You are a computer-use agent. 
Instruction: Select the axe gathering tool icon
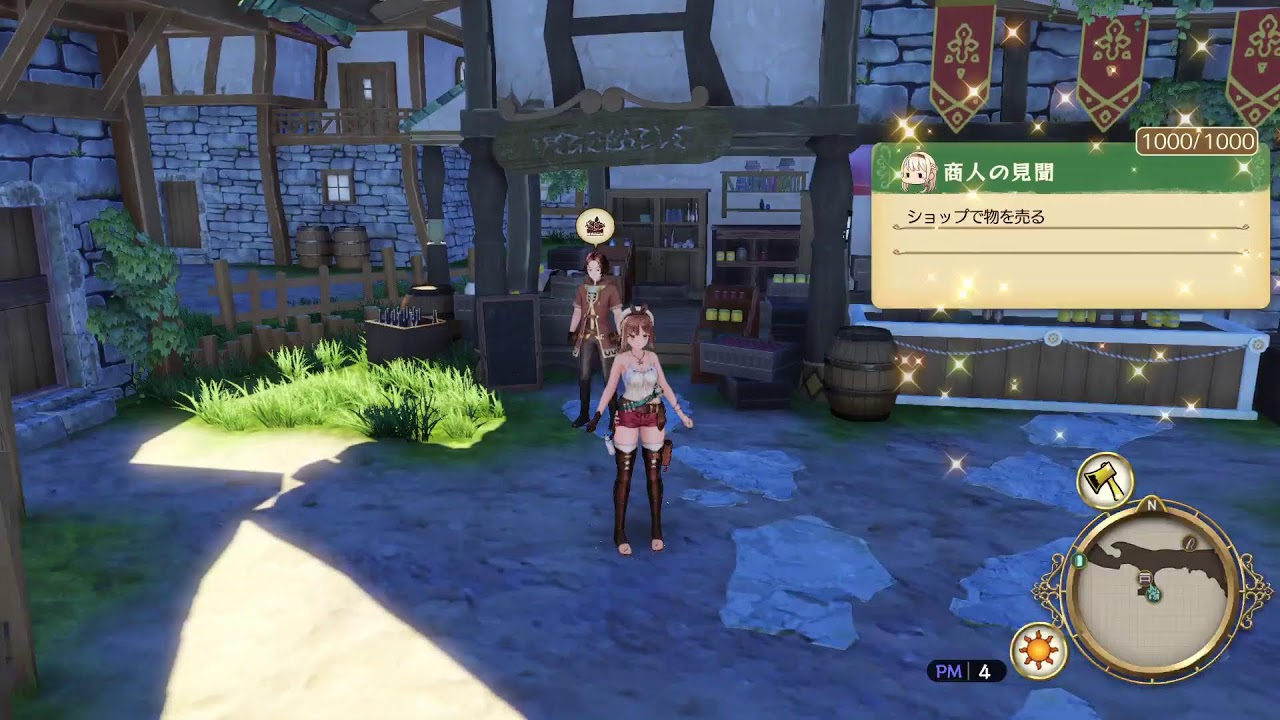pyautogui.click(x=1104, y=480)
